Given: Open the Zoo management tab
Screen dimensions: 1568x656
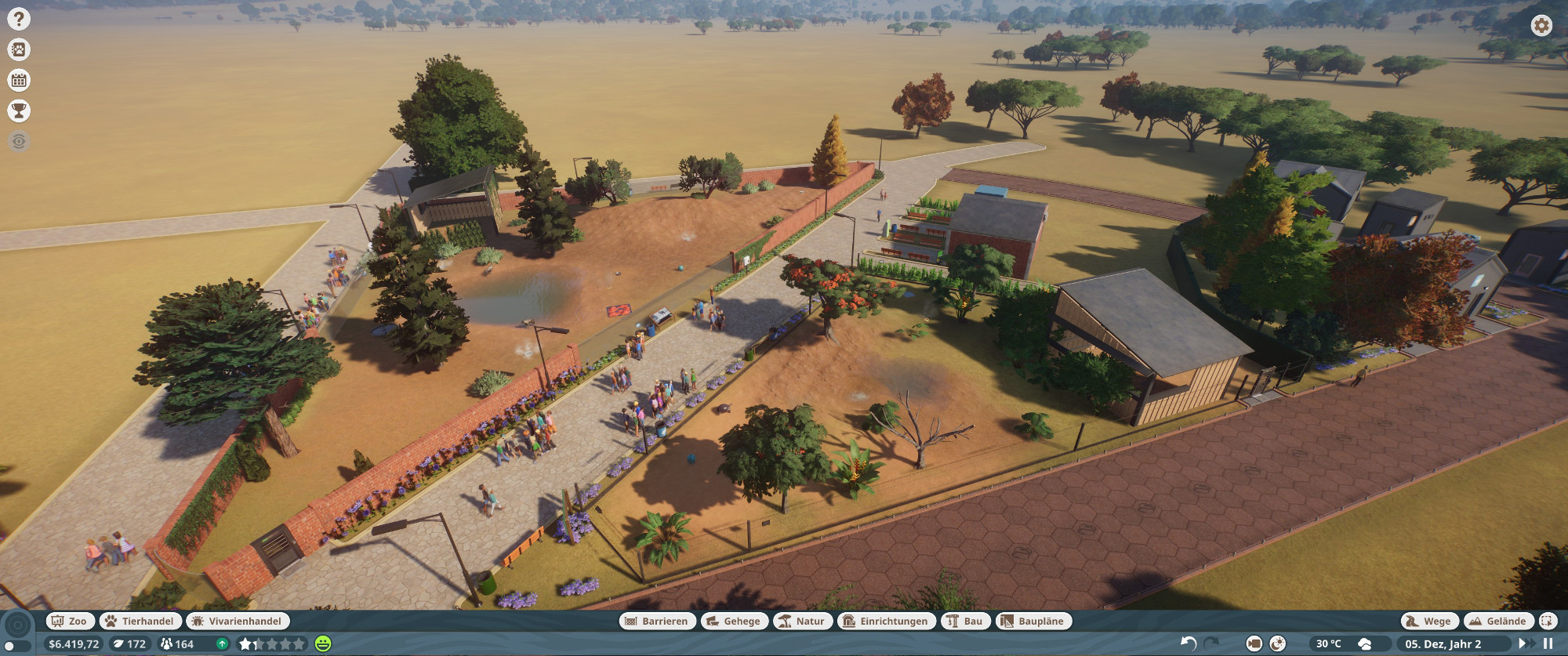Looking at the screenshot, I should (70, 621).
